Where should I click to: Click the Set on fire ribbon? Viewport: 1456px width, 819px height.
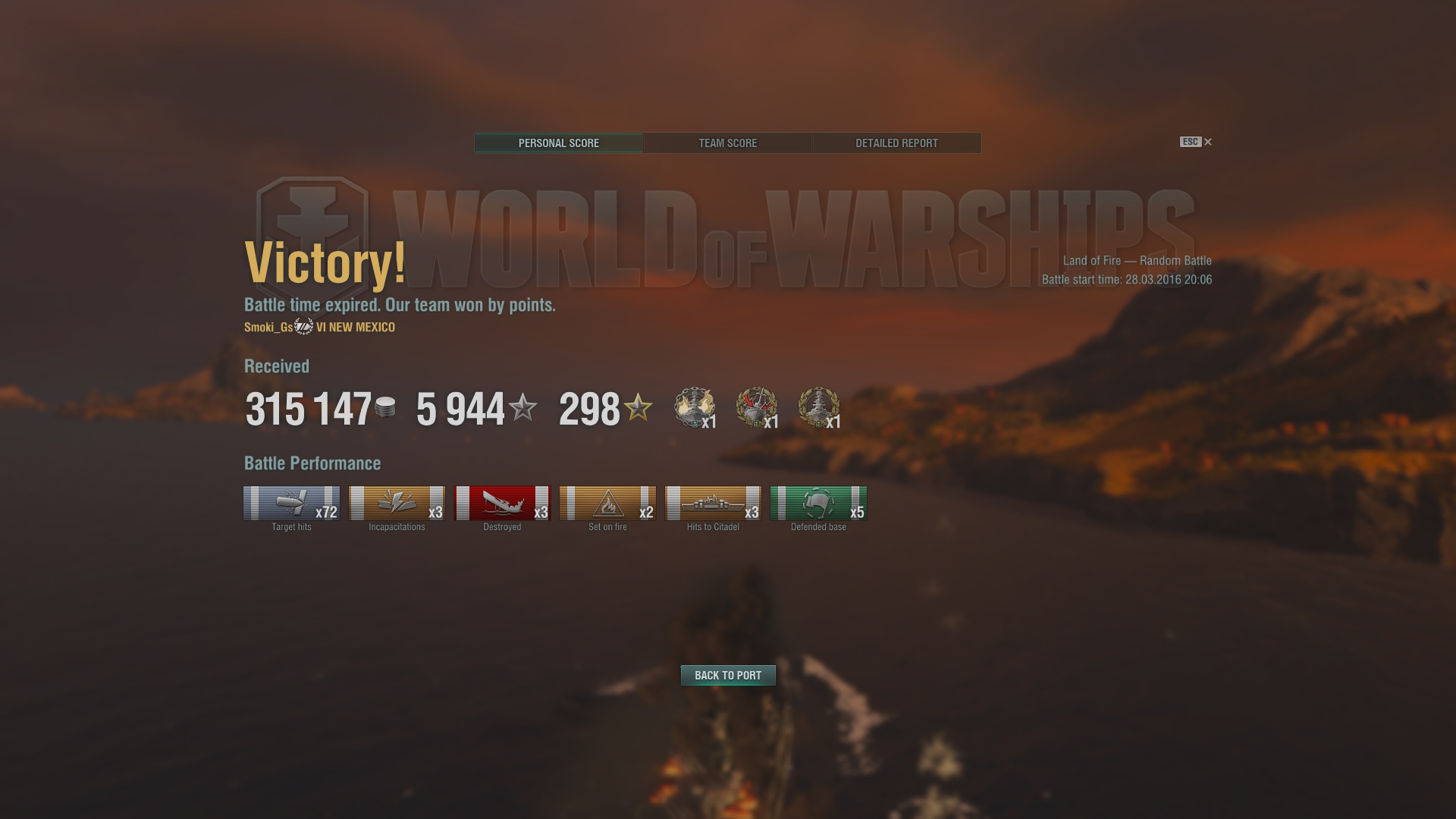pos(607,504)
